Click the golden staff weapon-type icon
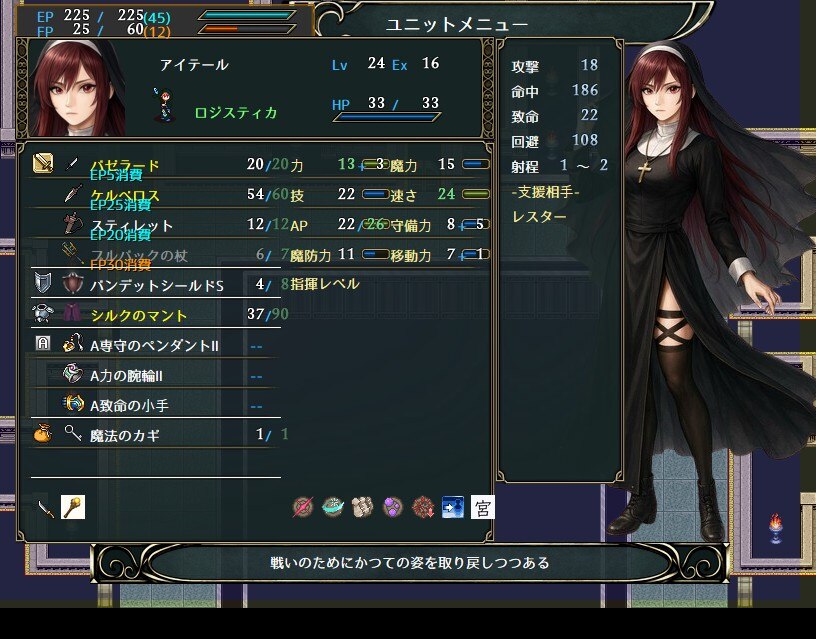The height and width of the screenshot is (639, 816). coord(72,507)
